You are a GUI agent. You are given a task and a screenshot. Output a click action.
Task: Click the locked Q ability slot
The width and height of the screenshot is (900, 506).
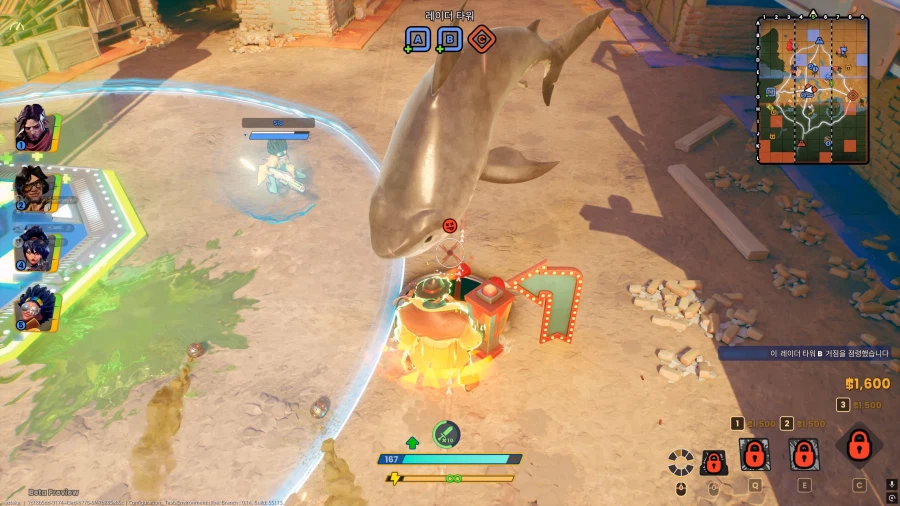point(755,455)
